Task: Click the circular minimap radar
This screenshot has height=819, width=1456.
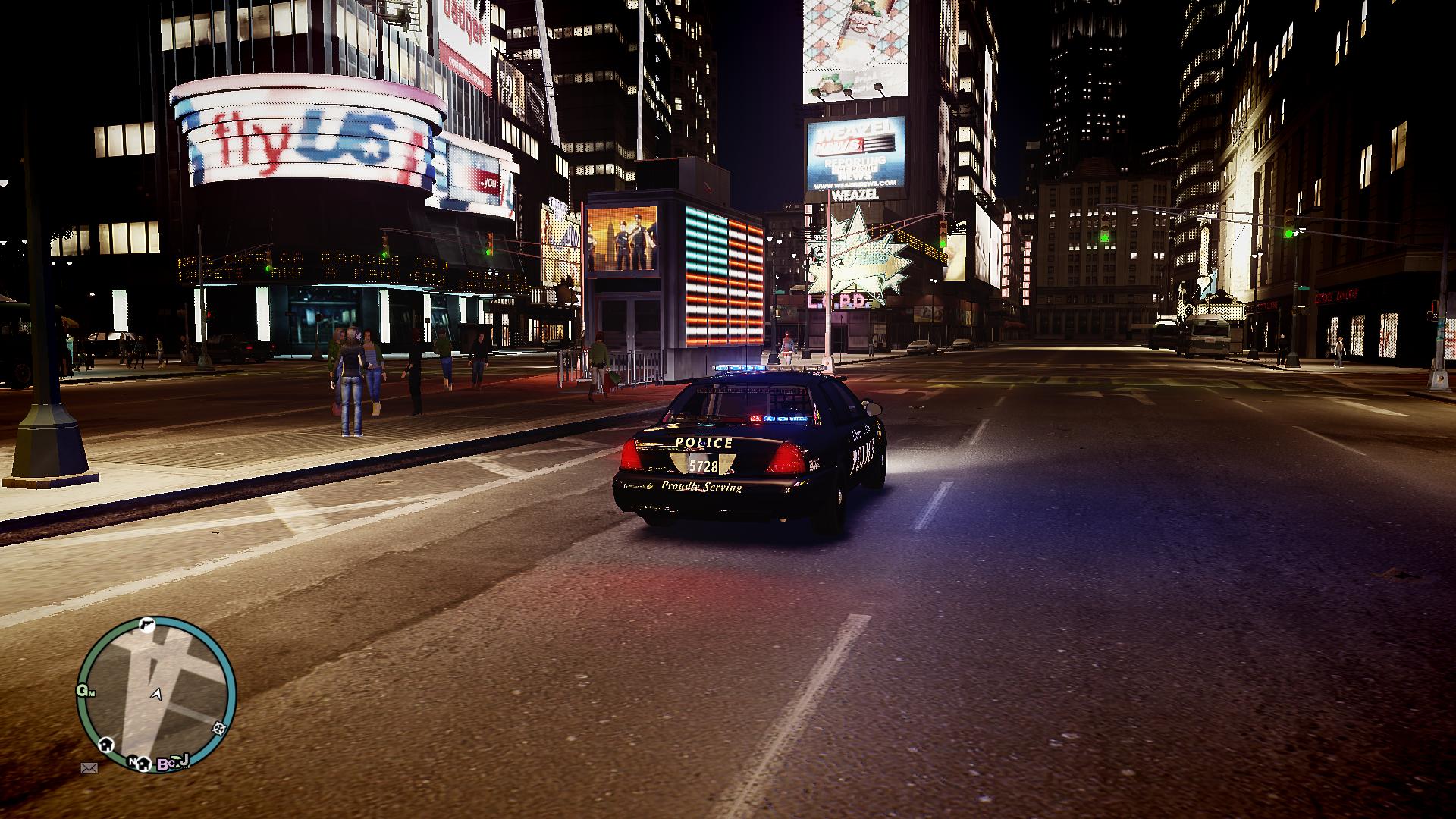Action: coord(157,694)
